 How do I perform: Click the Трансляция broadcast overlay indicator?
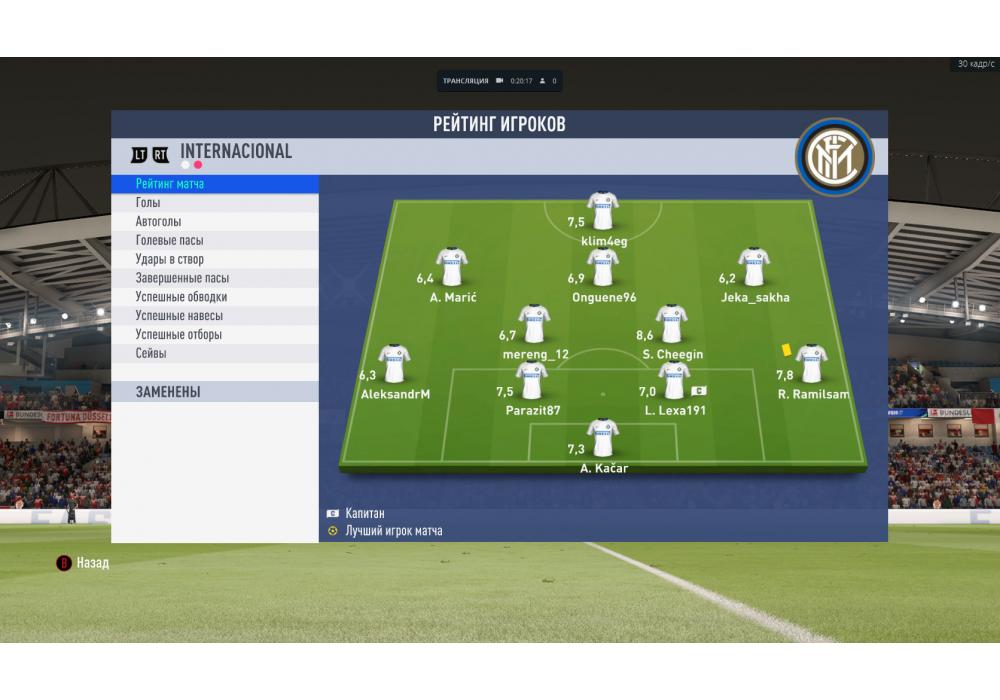tap(499, 81)
